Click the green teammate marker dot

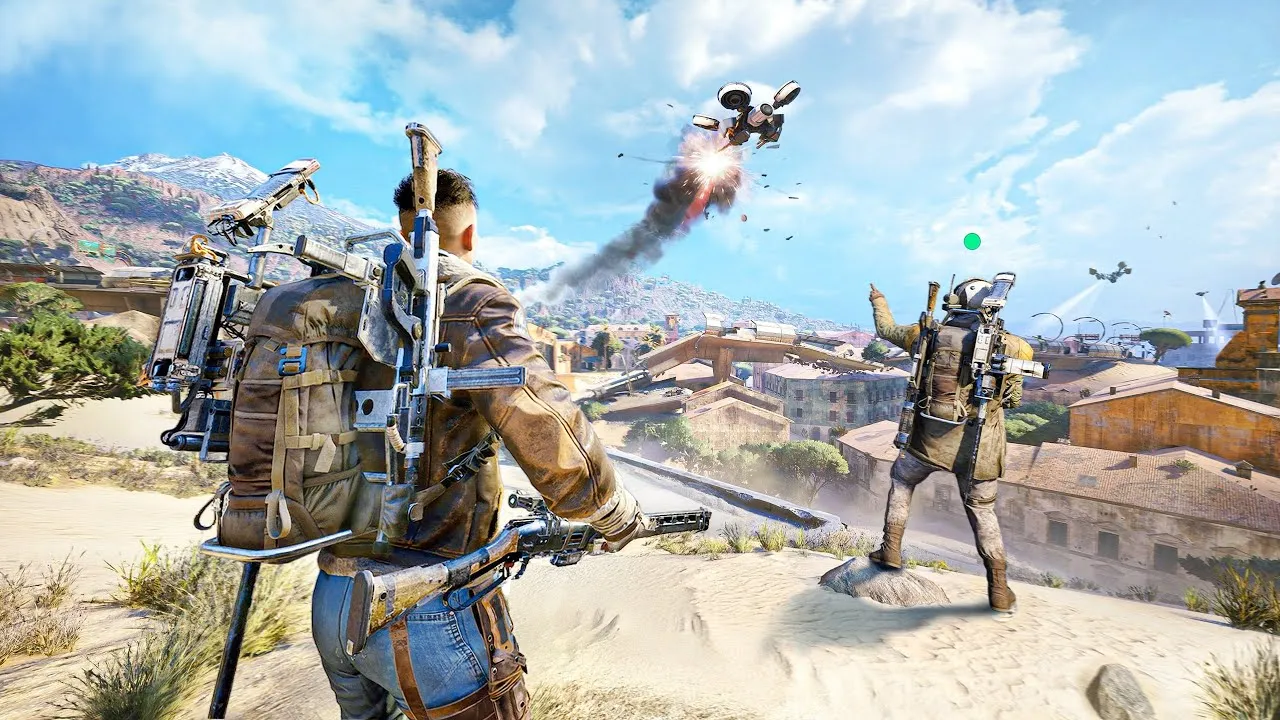pos(971,241)
